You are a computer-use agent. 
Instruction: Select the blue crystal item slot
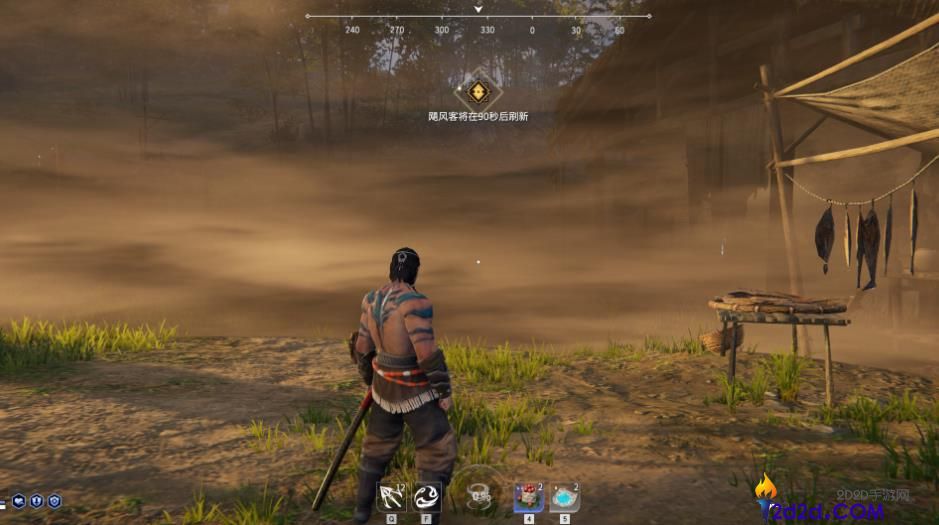tap(564, 497)
